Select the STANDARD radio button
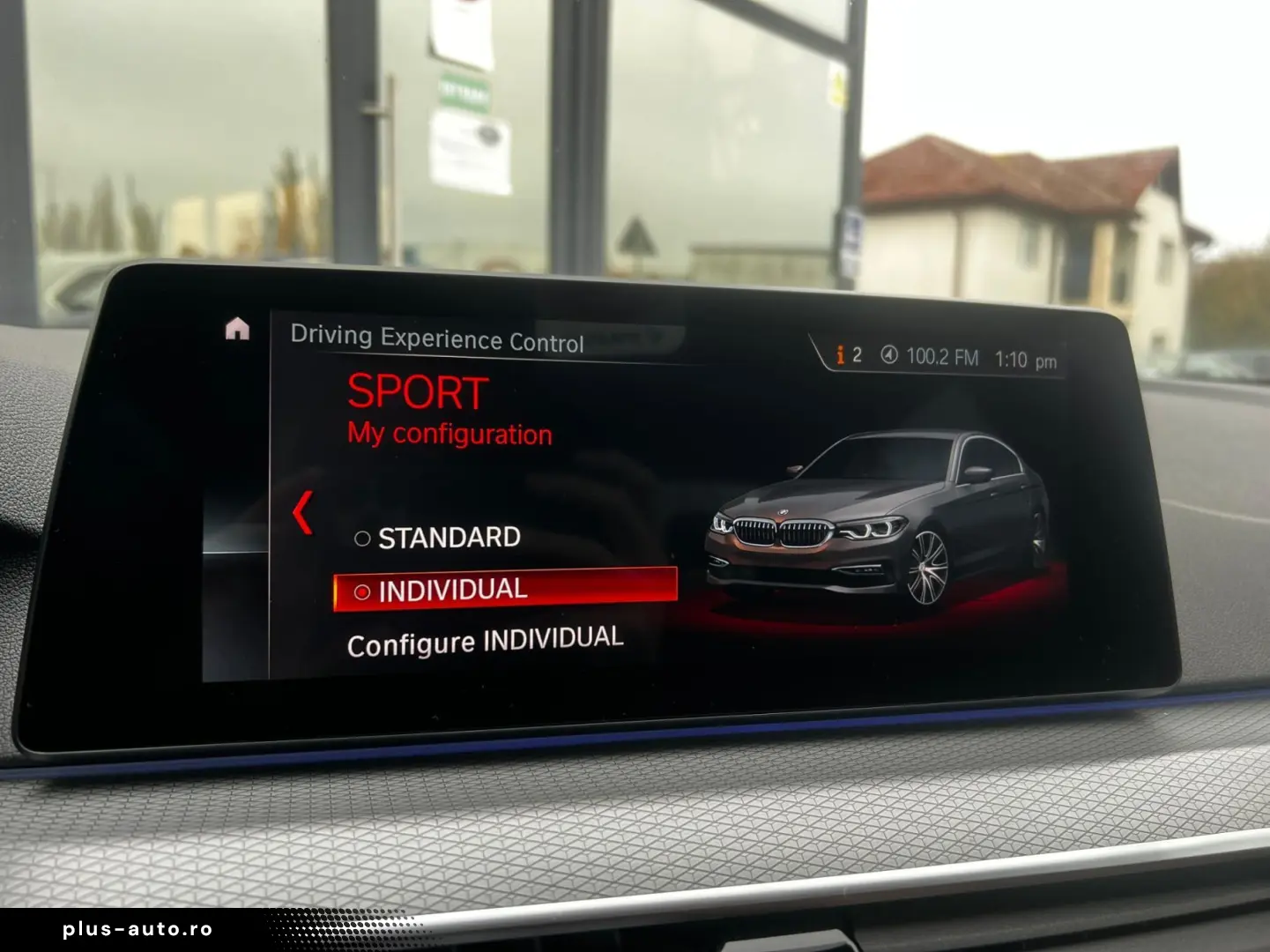The width and height of the screenshot is (1270, 952). (x=361, y=538)
